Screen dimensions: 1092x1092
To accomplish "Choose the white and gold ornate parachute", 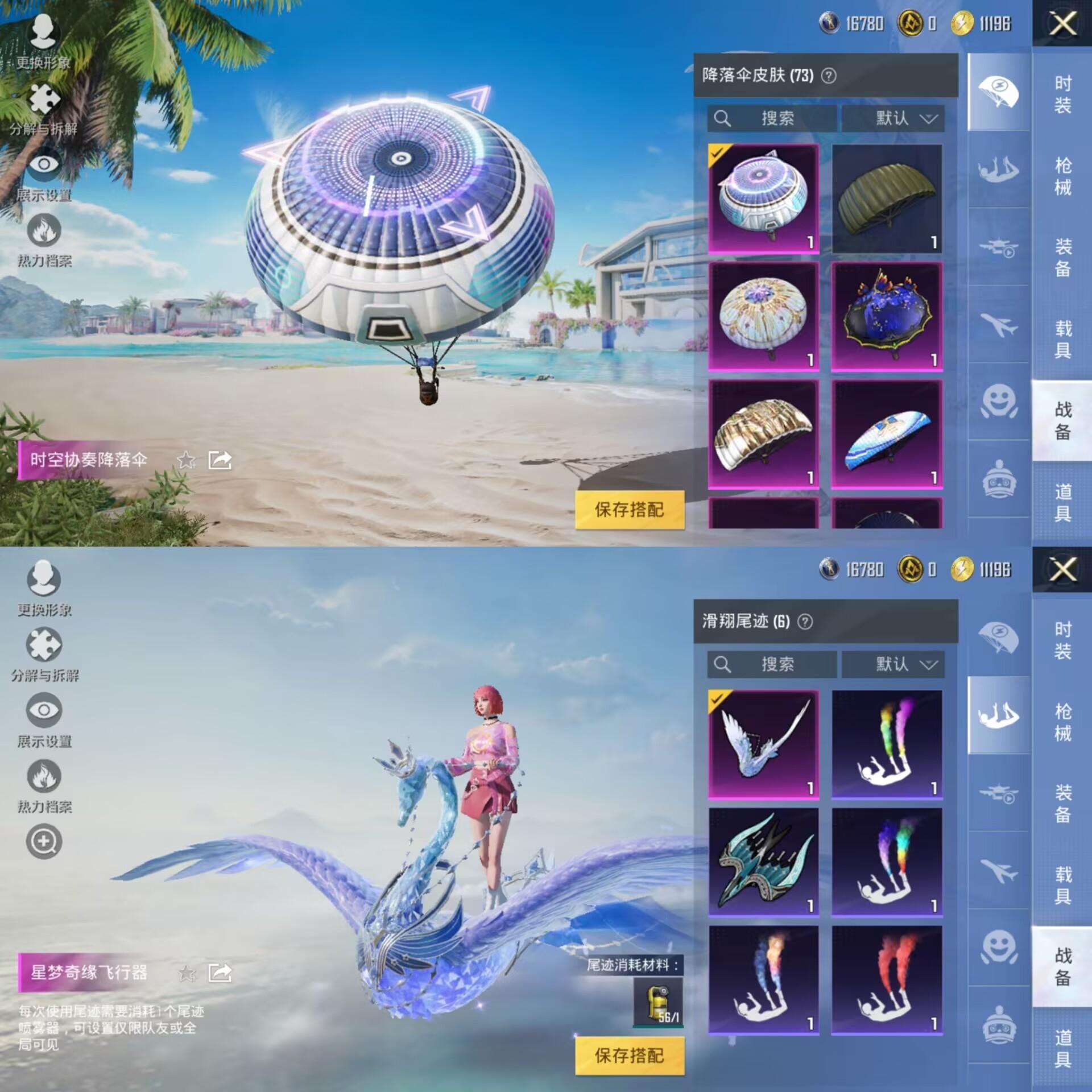I will point(763,316).
